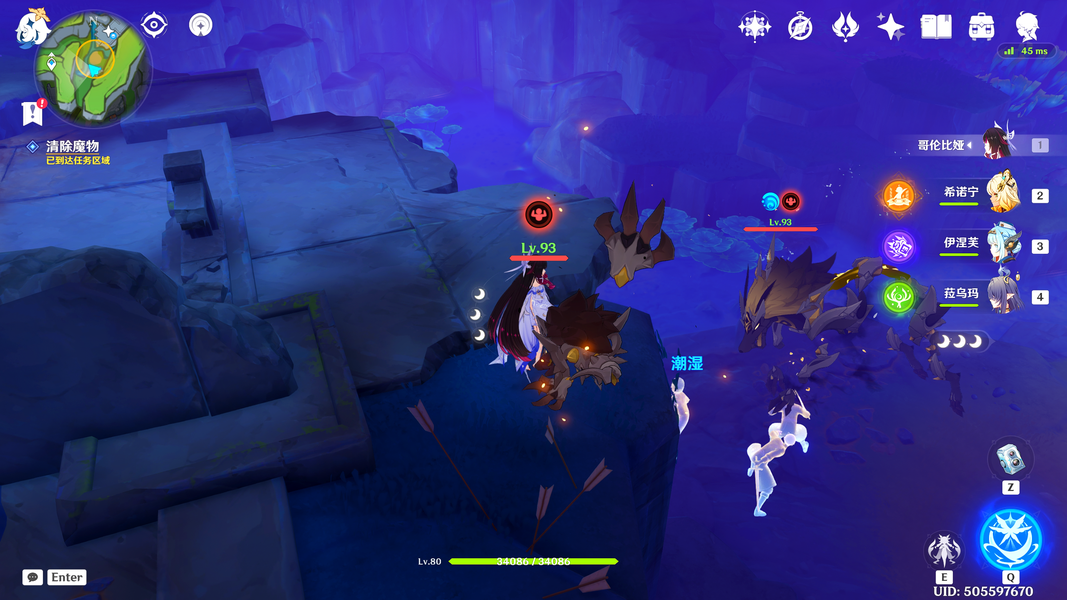Switch to party member 伊涅芙
This screenshot has width=1067, height=600.
tap(1003, 244)
